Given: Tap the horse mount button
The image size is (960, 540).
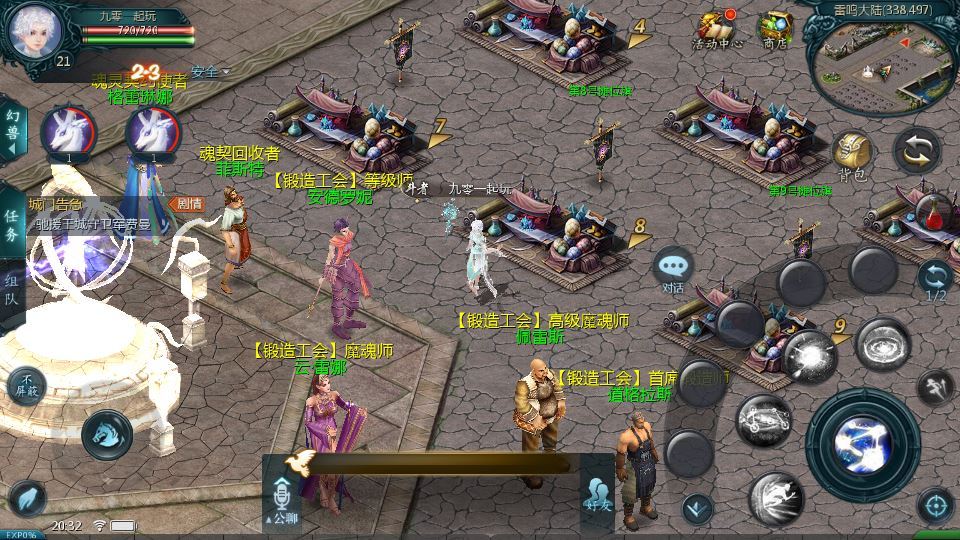Looking at the screenshot, I should tap(107, 433).
